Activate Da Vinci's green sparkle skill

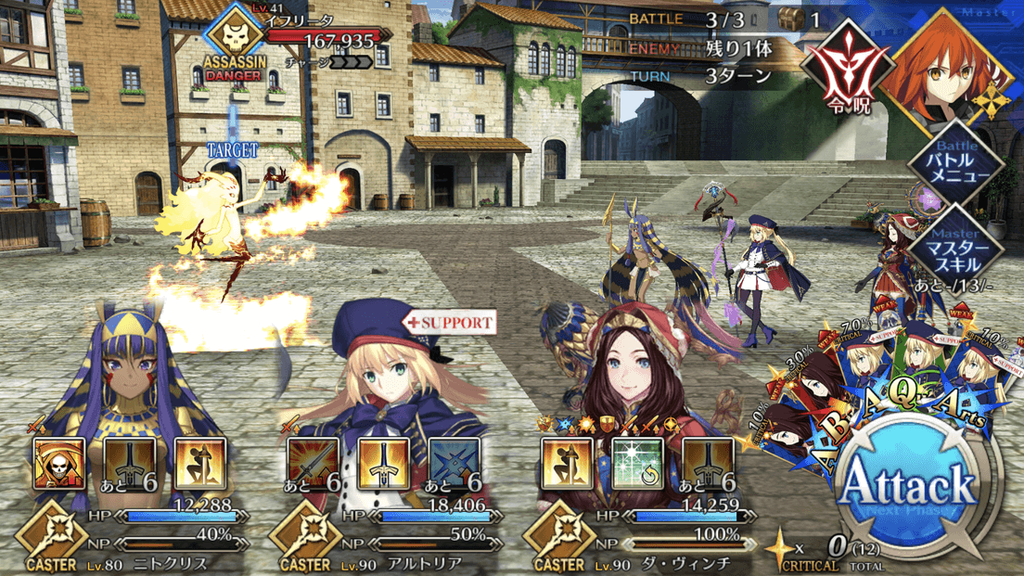pyautogui.click(x=637, y=463)
